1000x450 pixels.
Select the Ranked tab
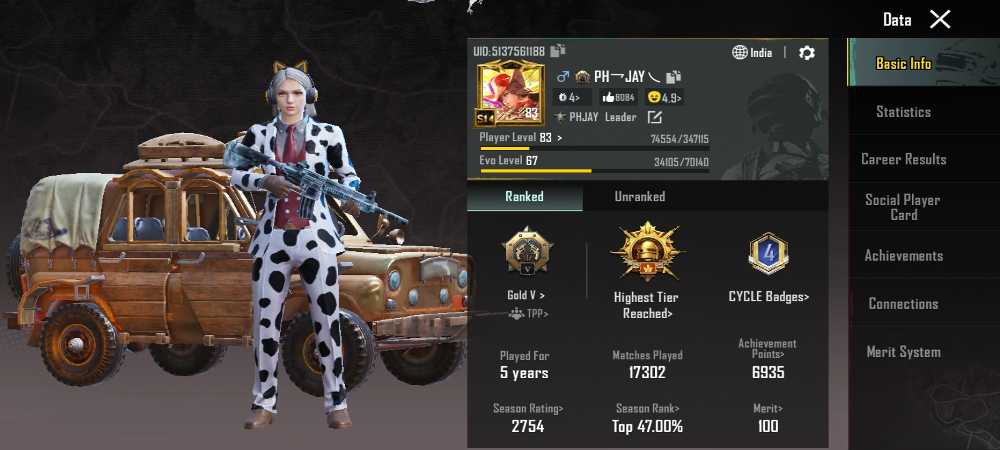click(x=524, y=197)
